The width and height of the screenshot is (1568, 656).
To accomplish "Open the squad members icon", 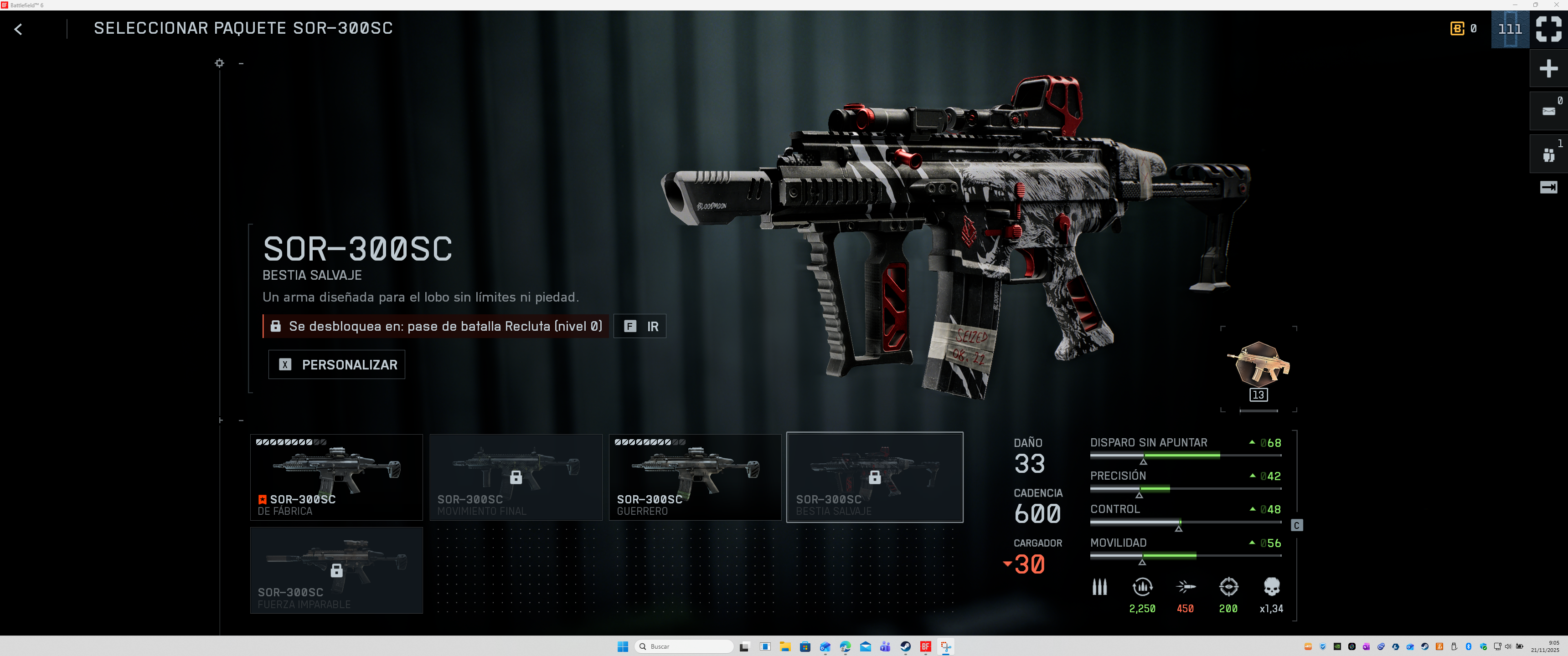I will [x=1548, y=154].
